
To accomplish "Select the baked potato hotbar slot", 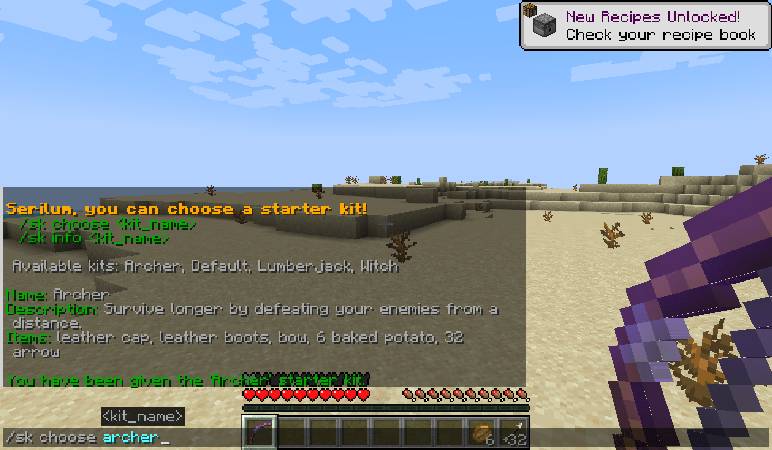I will click(483, 434).
